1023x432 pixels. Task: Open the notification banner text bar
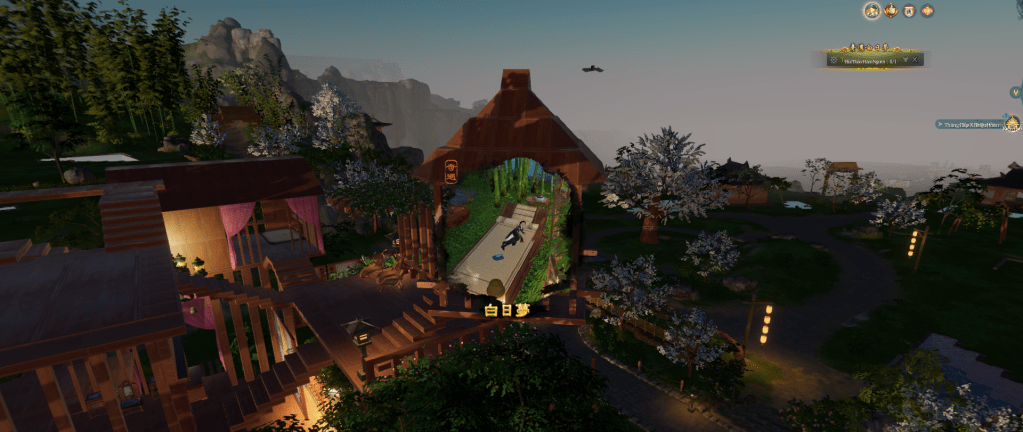pos(970,125)
